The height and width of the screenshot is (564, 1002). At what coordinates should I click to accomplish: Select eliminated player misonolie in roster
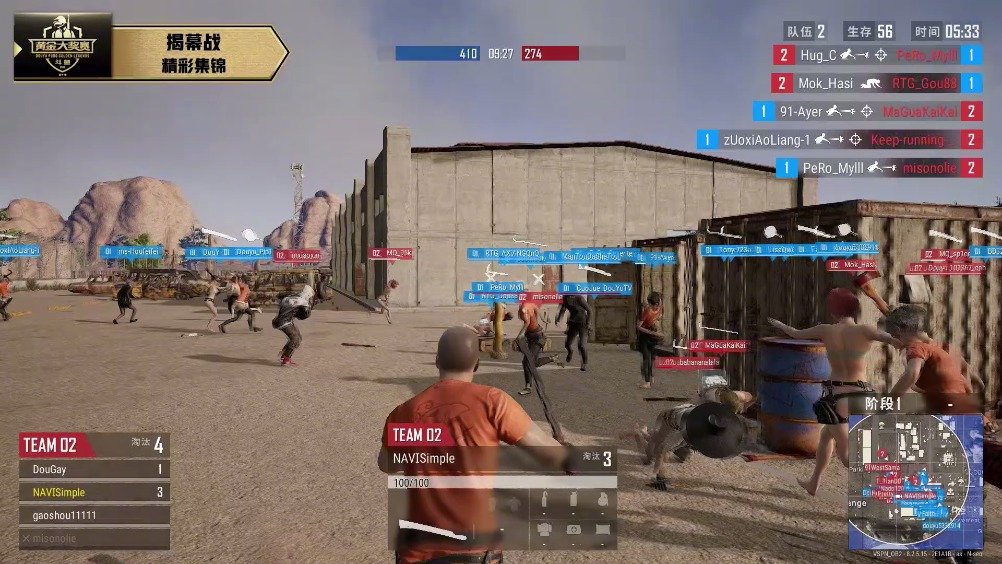pyautogui.click(x=94, y=538)
